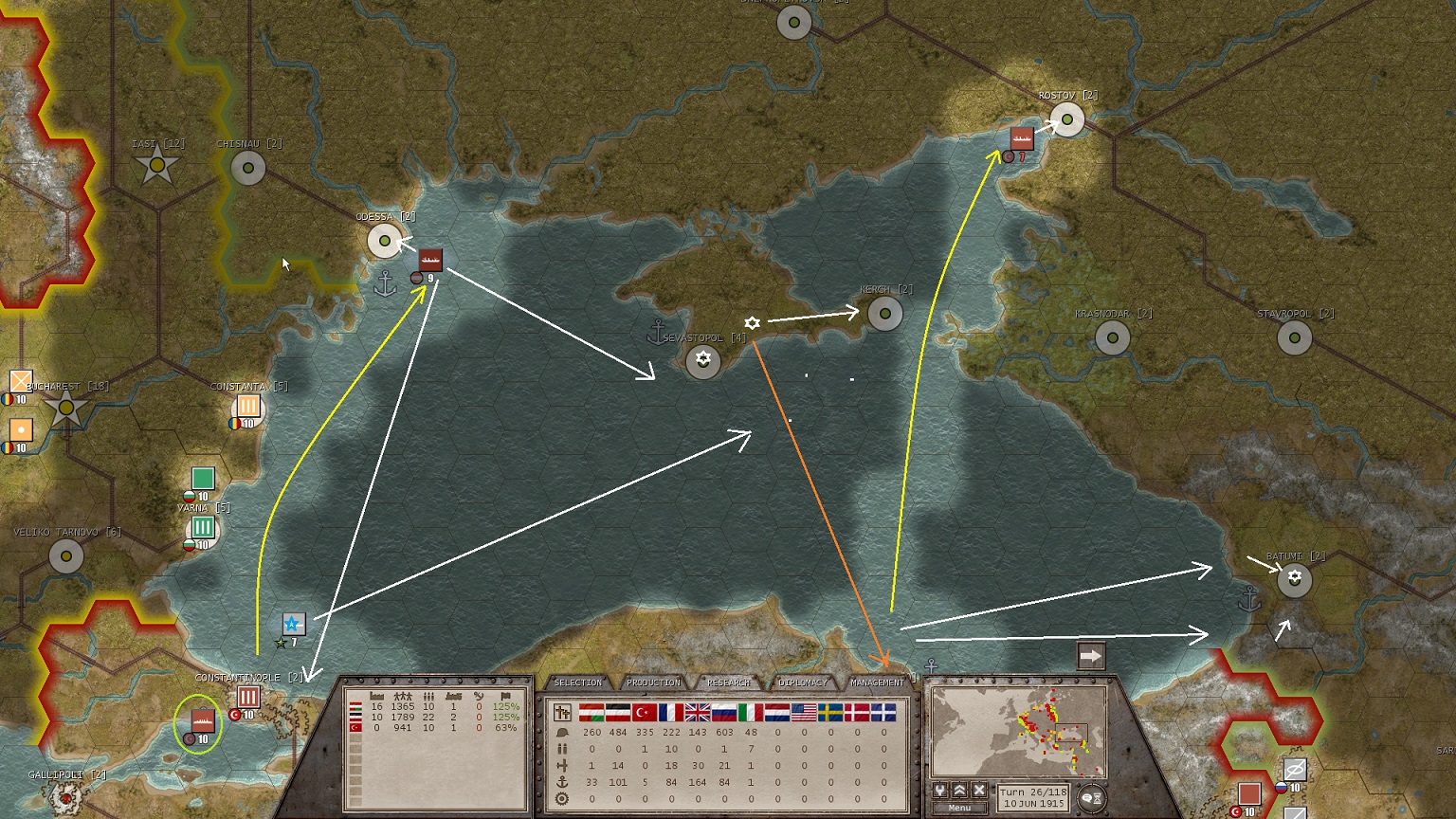Click the British Union Jack flag

695,713
